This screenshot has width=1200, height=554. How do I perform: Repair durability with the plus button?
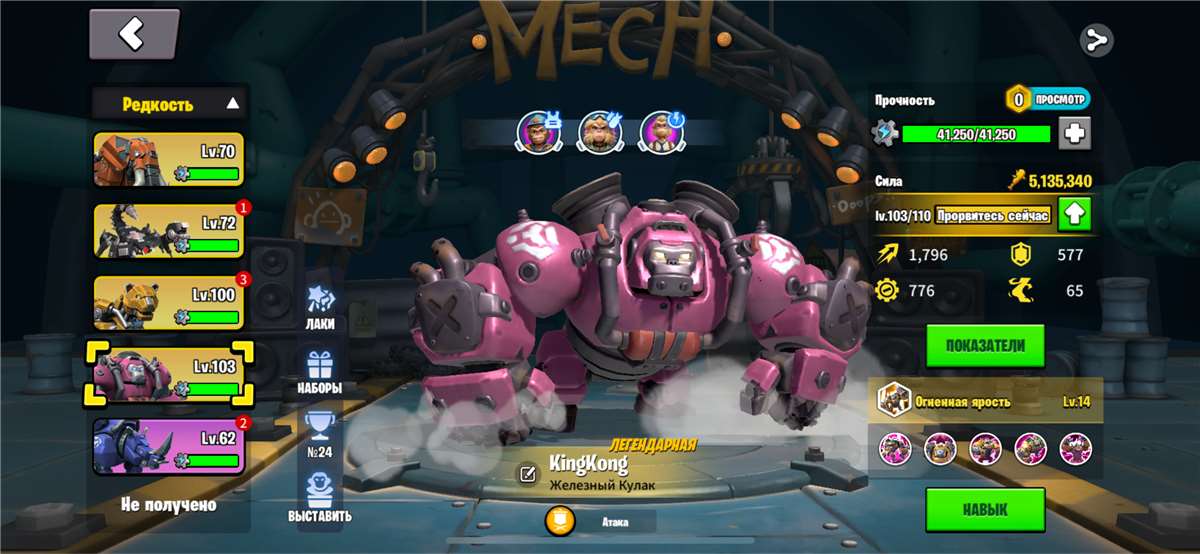tap(1075, 133)
